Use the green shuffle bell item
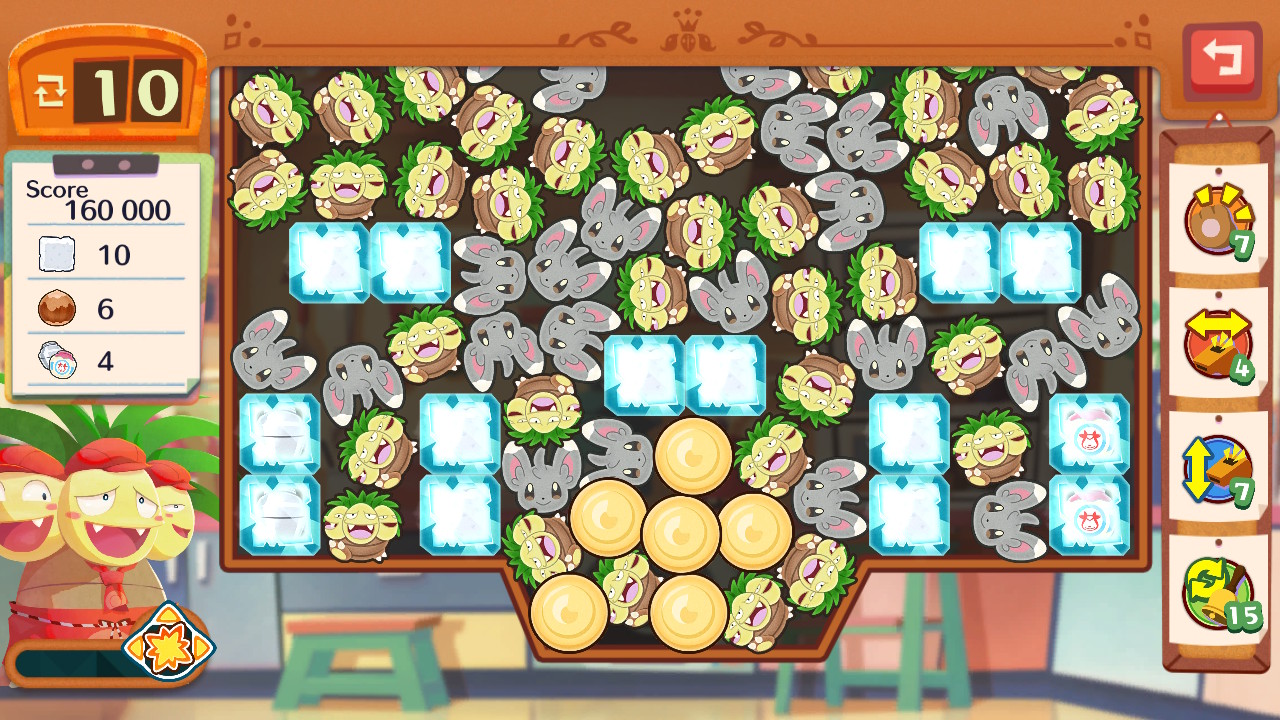Viewport: 1280px width, 720px height. pyautogui.click(x=1217, y=592)
